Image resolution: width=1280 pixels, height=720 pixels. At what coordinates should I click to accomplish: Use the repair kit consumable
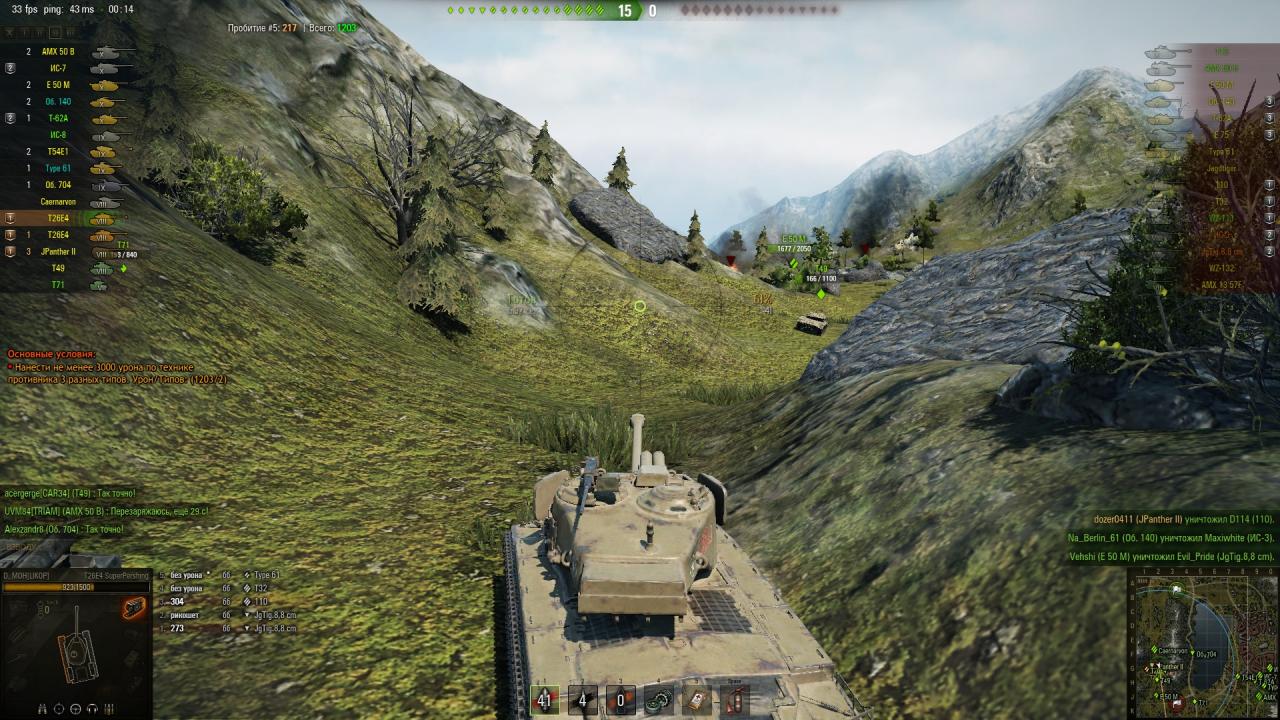(x=657, y=699)
